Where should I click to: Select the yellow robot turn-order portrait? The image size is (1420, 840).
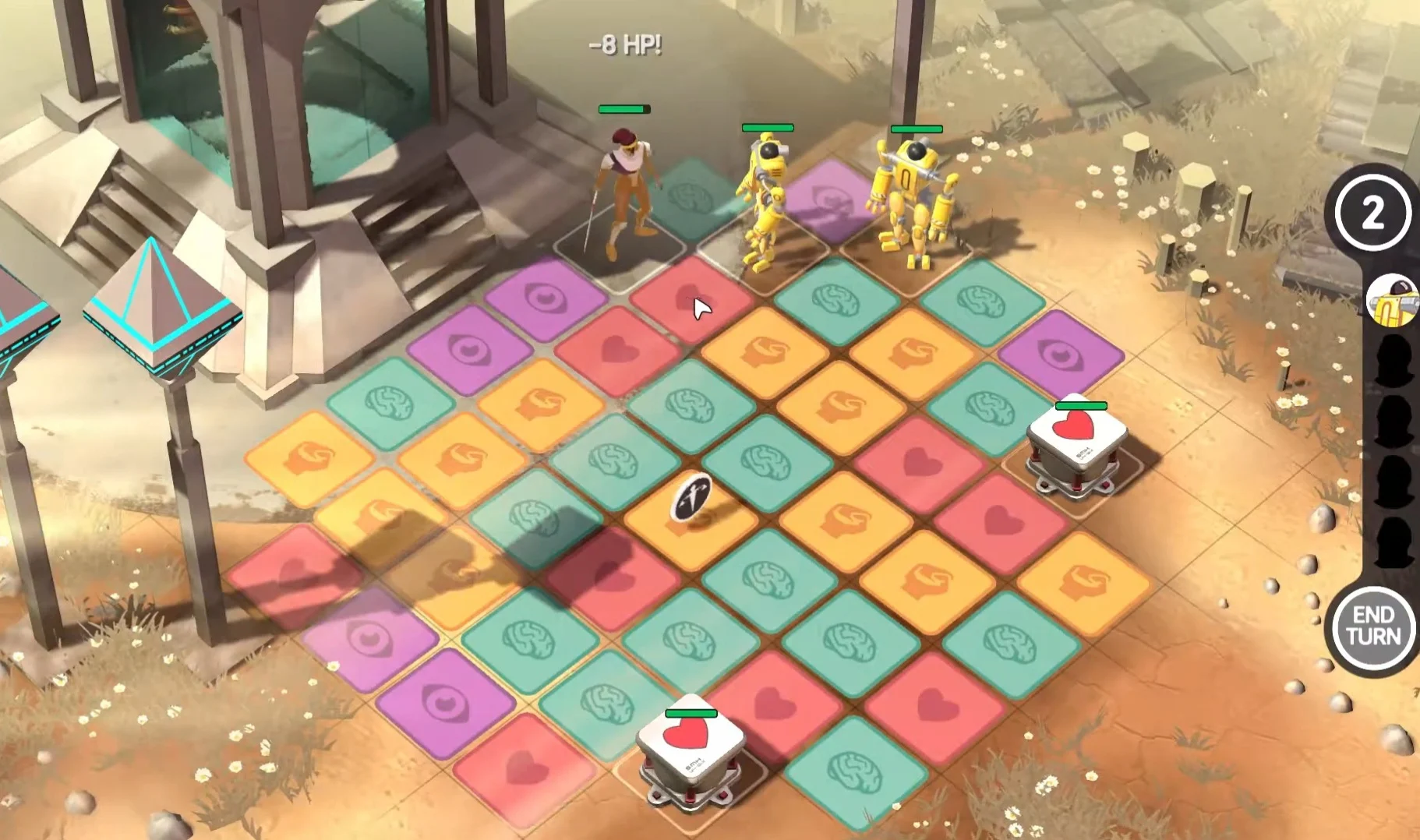tap(1394, 301)
